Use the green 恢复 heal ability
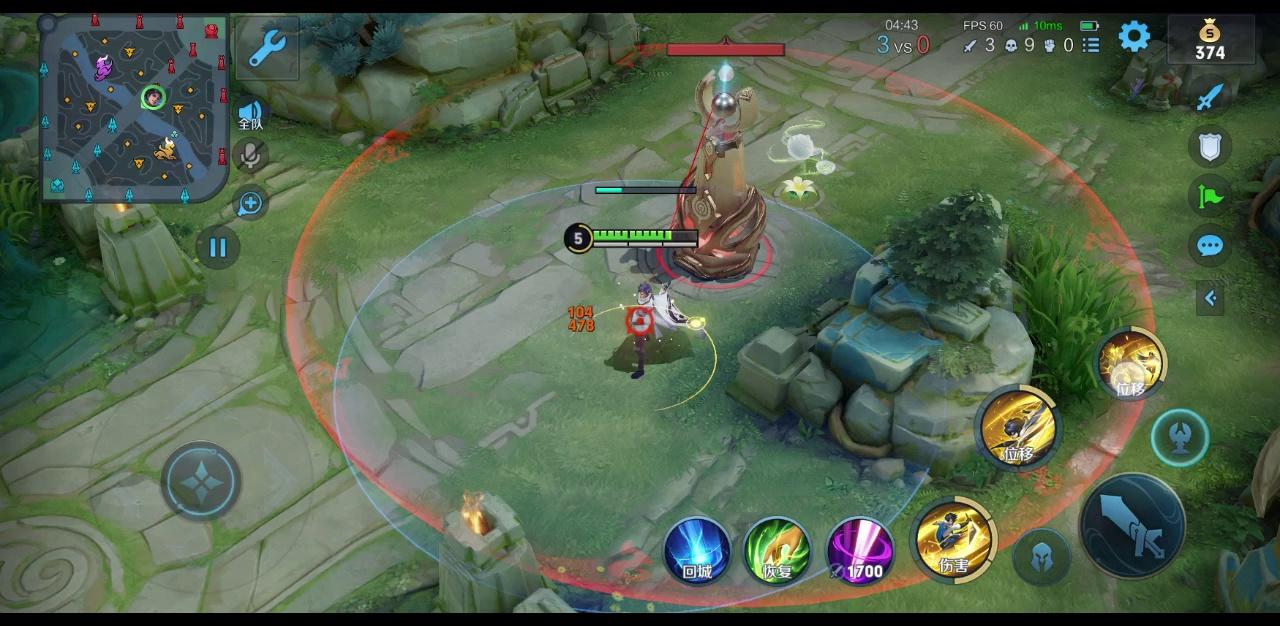1280x626 pixels. click(778, 550)
